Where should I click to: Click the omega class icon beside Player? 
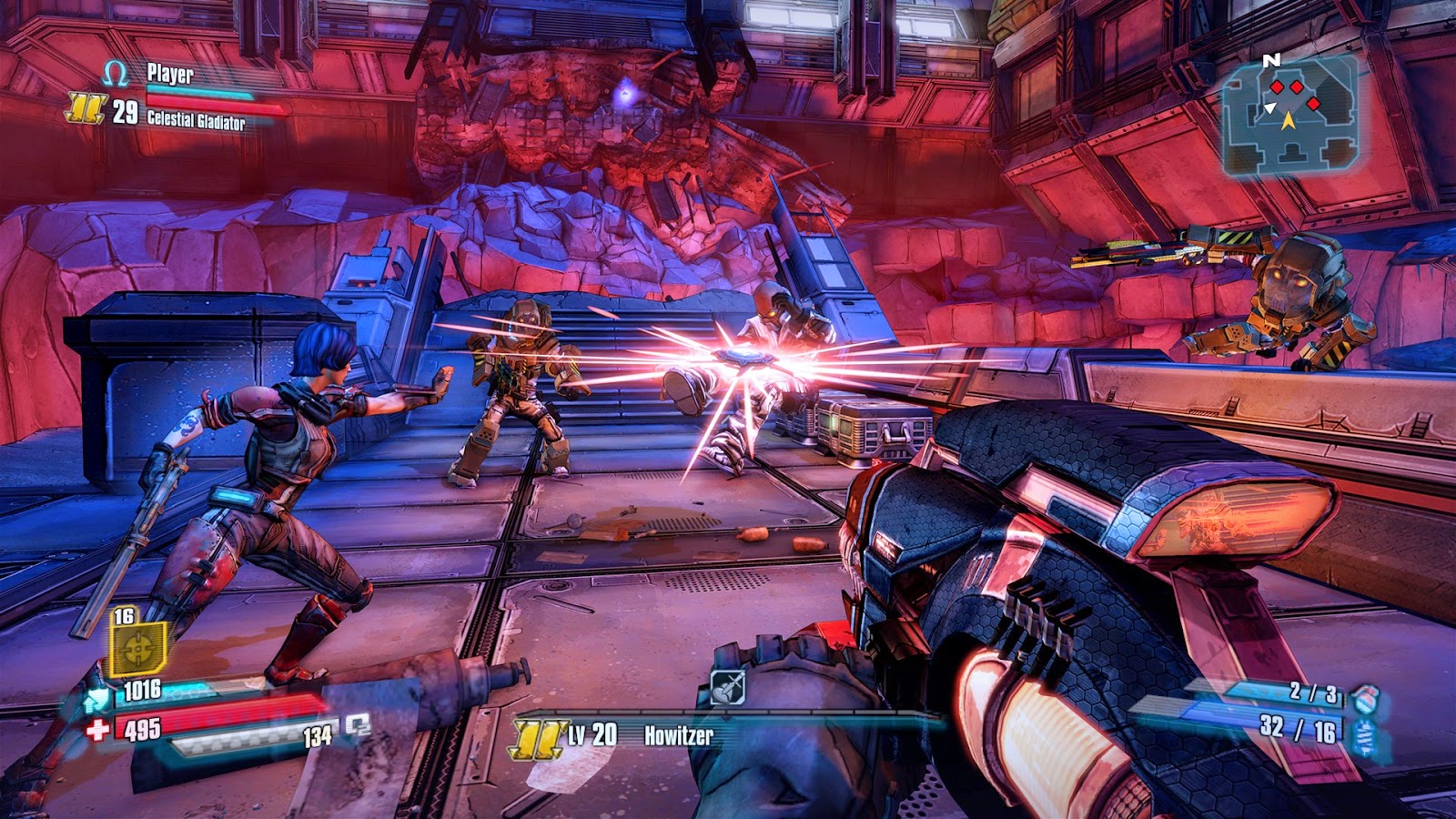[x=116, y=74]
